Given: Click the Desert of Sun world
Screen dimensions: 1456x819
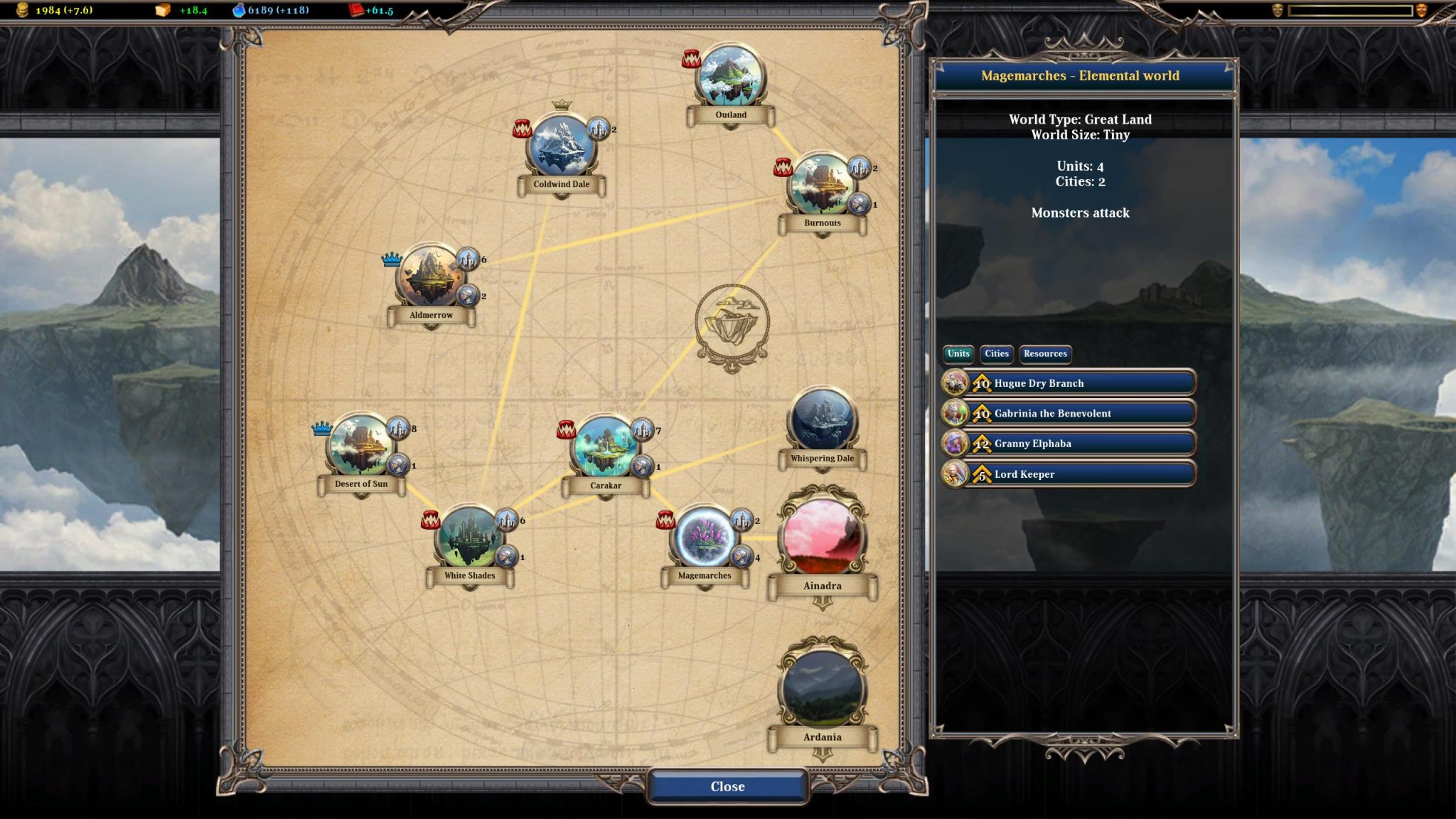Looking at the screenshot, I should click(x=360, y=446).
